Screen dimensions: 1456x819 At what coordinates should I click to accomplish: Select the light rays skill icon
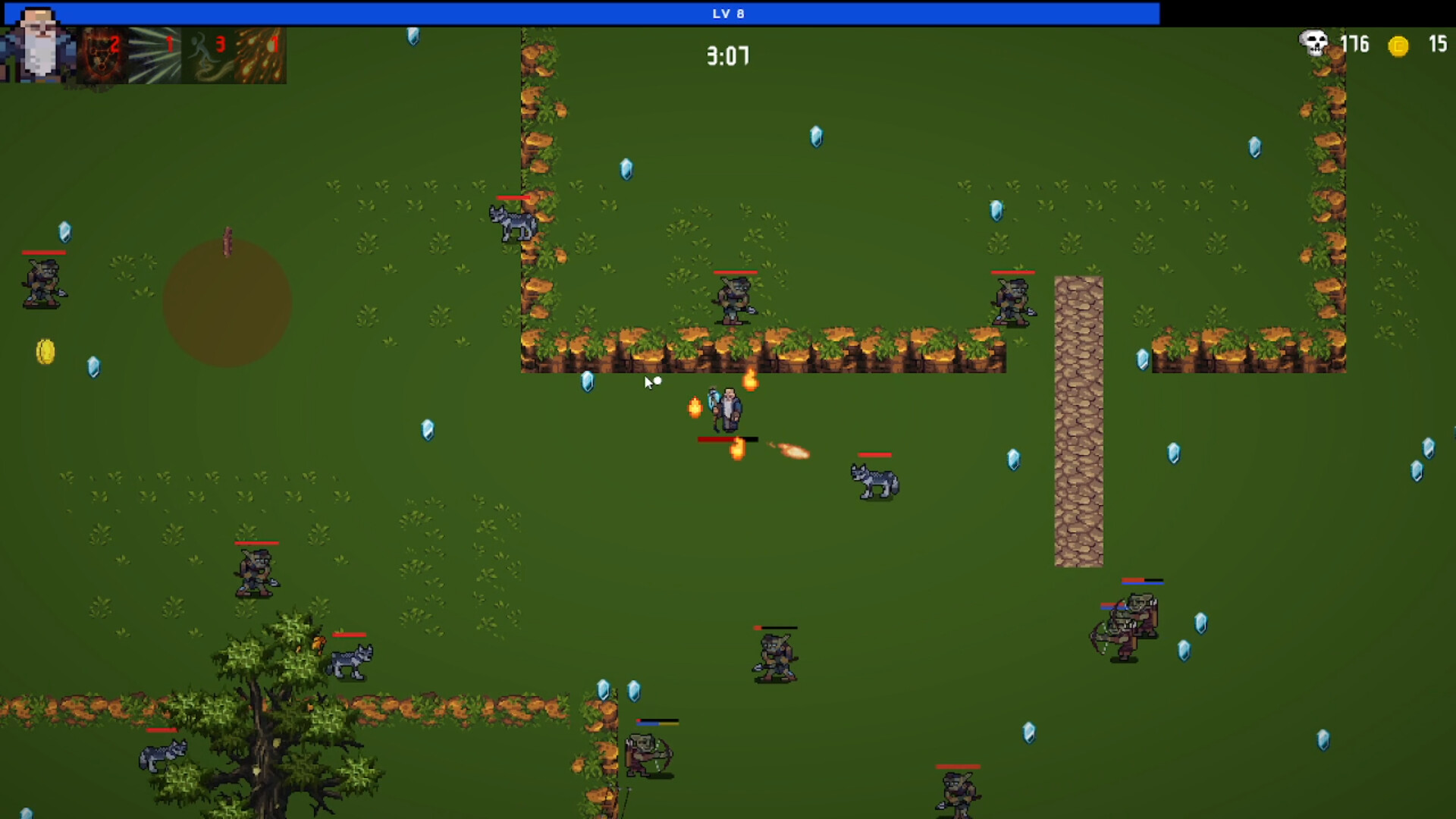pos(155,57)
